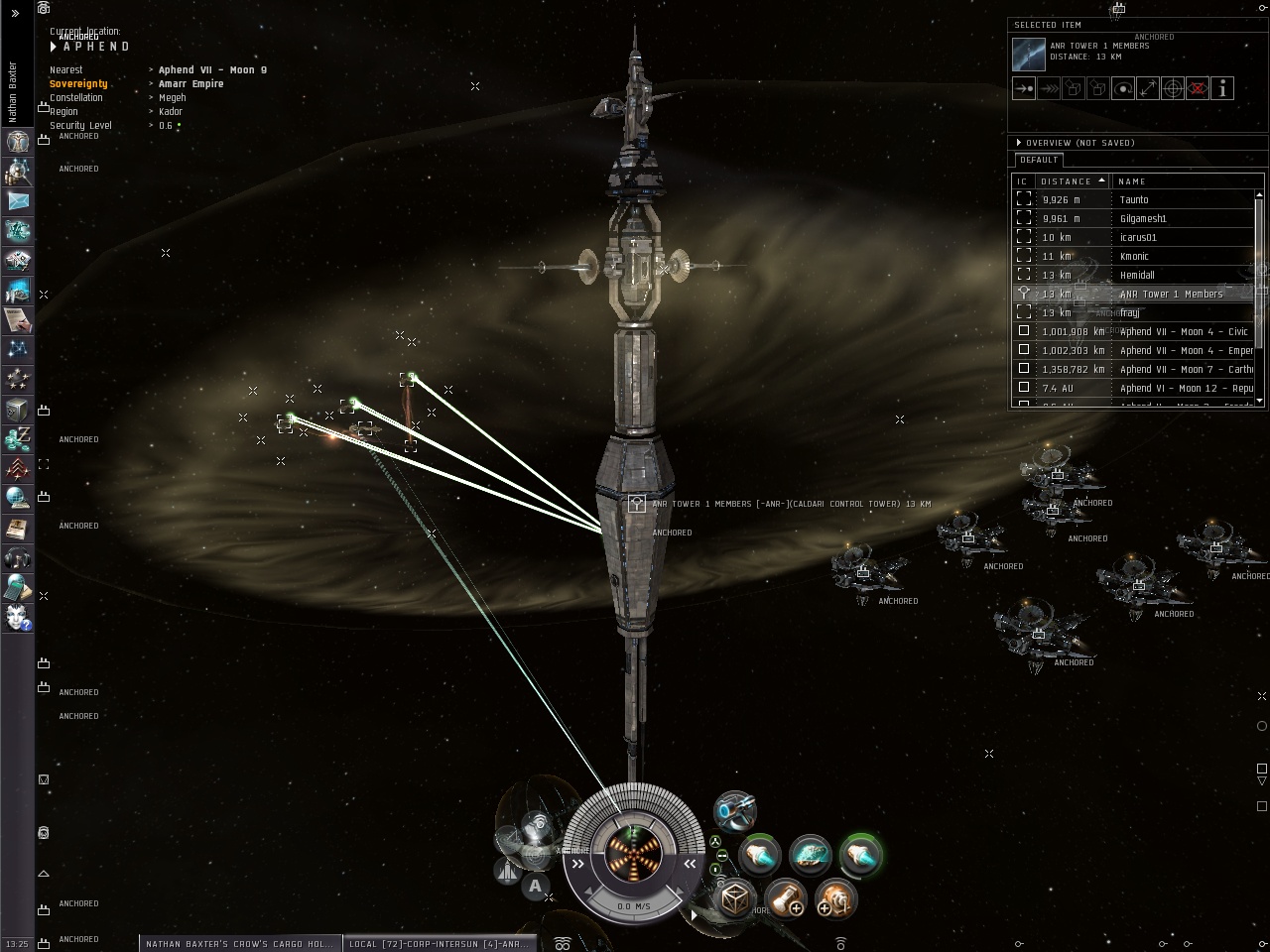The width and height of the screenshot is (1270, 952).
Task: Toggle the glowing green active module
Action: (860, 854)
